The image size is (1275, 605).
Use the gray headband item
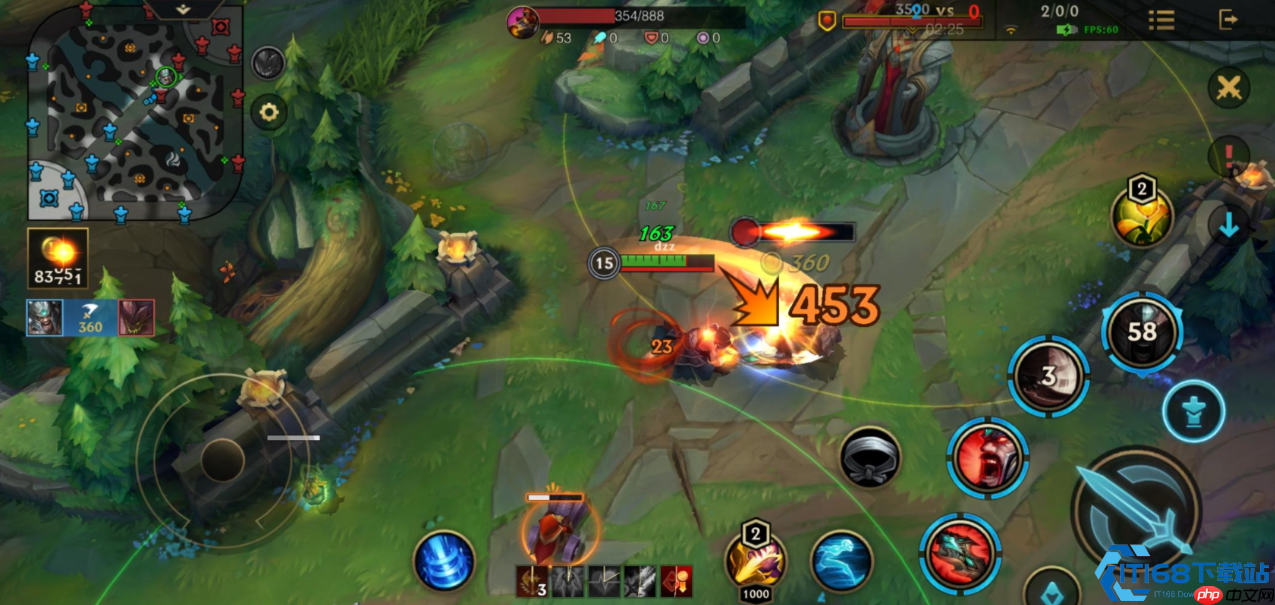tap(870, 458)
